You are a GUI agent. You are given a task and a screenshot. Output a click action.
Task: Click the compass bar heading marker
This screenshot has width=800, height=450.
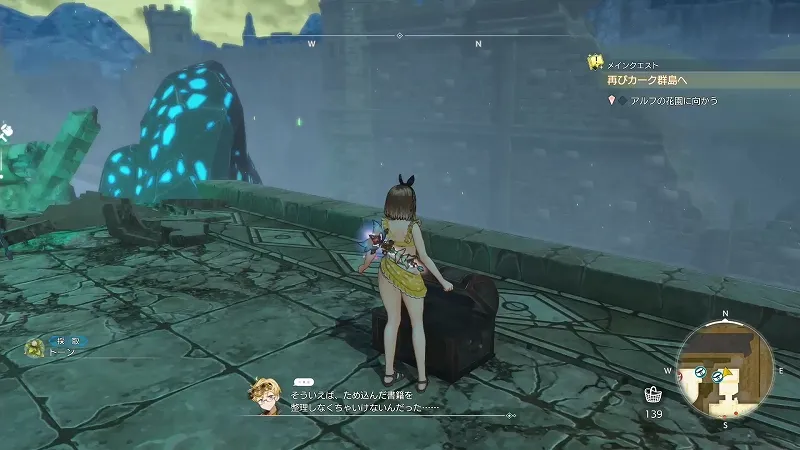400,36
